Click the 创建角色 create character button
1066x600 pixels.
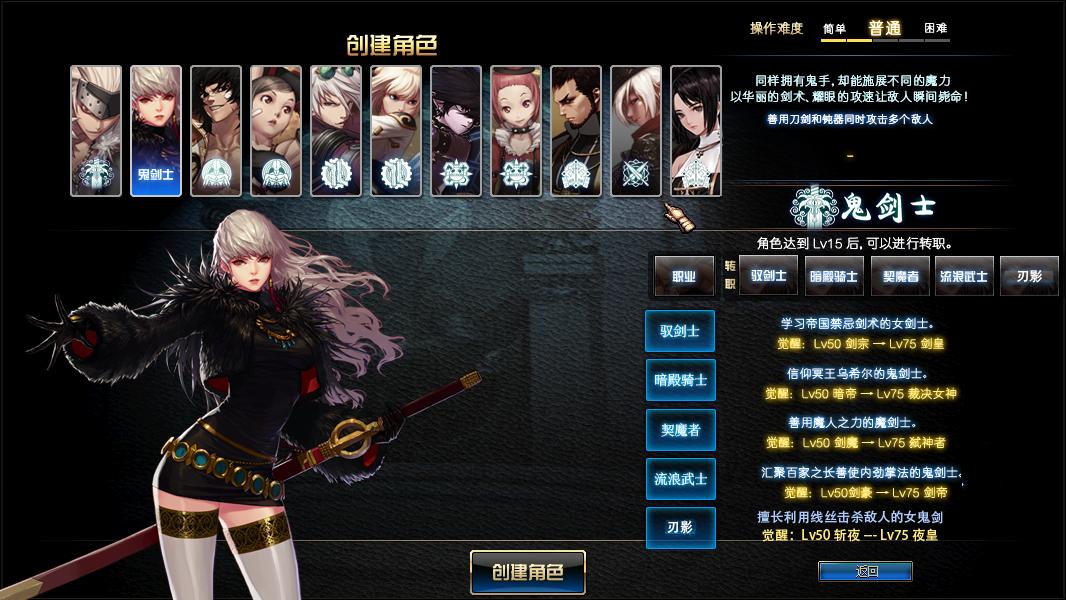527,572
